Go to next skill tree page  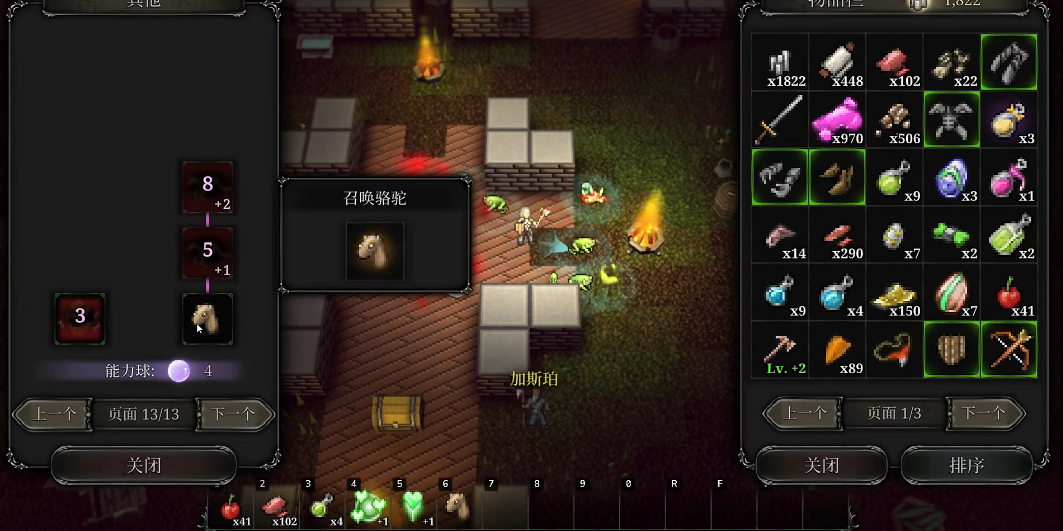click(x=235, y=414)
